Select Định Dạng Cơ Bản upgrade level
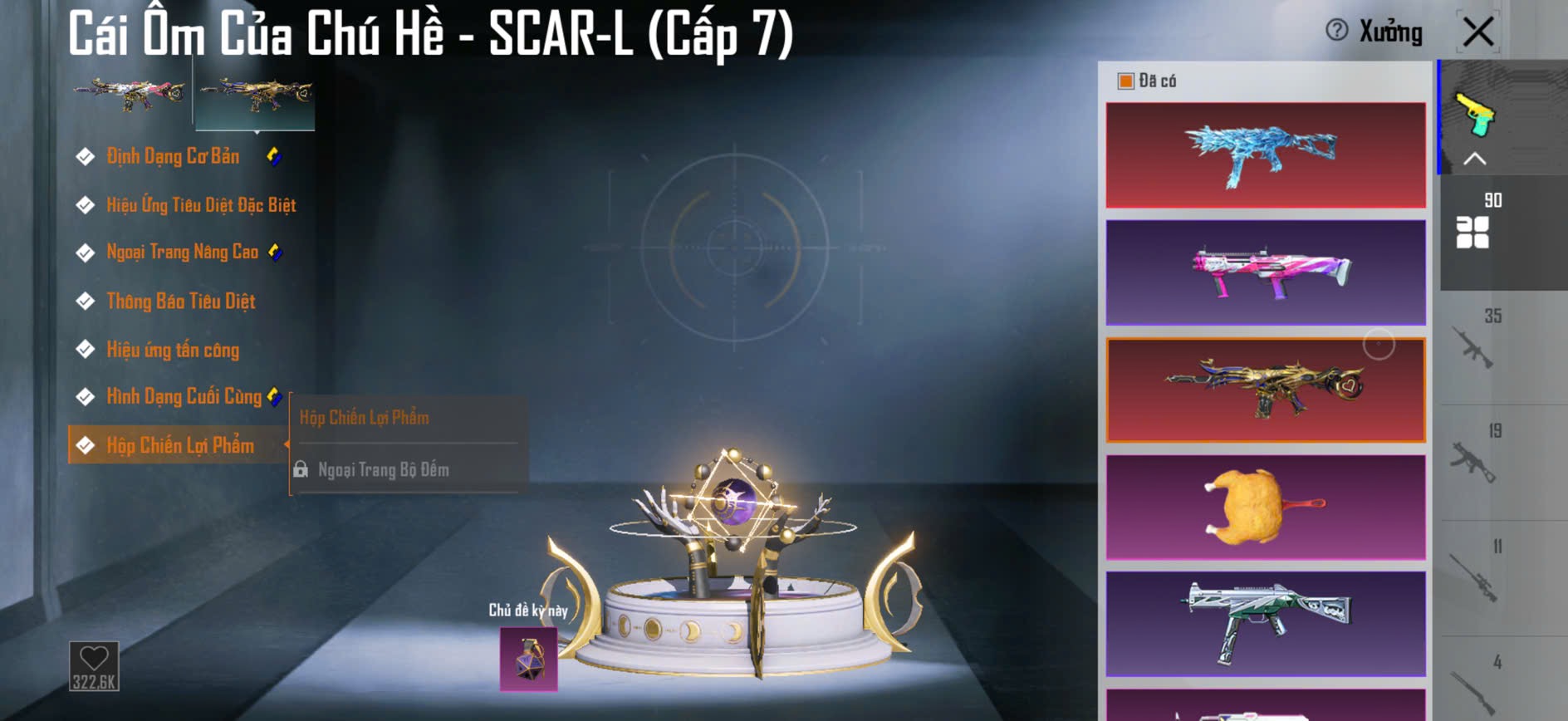The width and height of the screenshot is (1568, 721). point(173,156)
